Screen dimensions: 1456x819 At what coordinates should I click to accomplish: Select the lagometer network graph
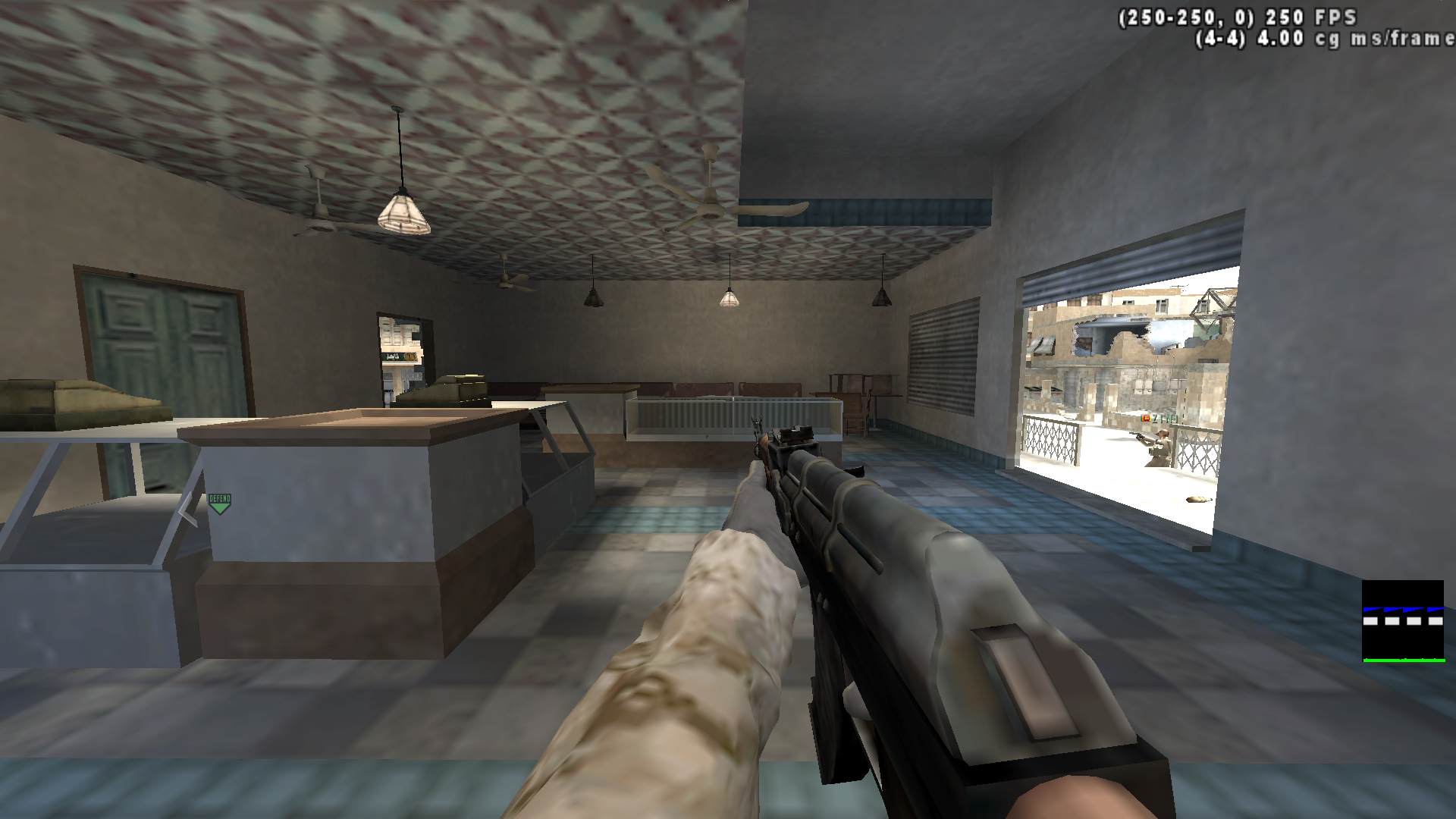pos(1403,621)
